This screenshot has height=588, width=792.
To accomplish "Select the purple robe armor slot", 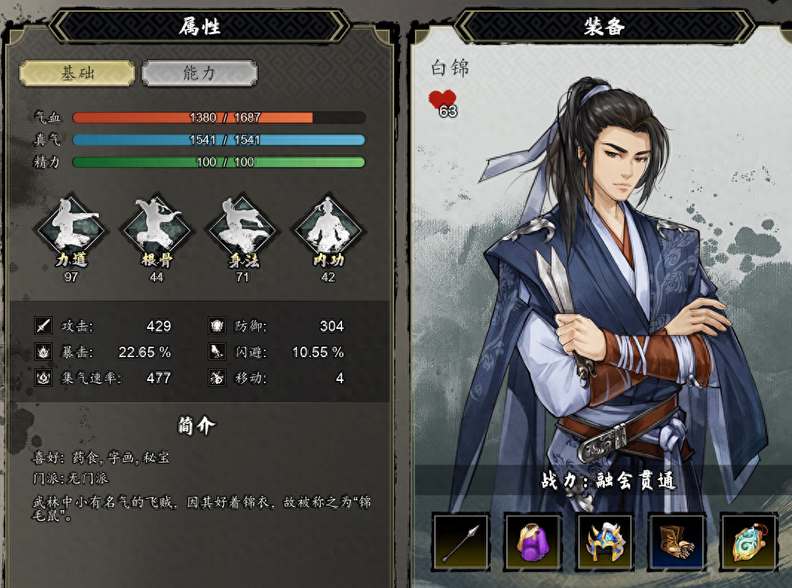I will click(533, 542).
